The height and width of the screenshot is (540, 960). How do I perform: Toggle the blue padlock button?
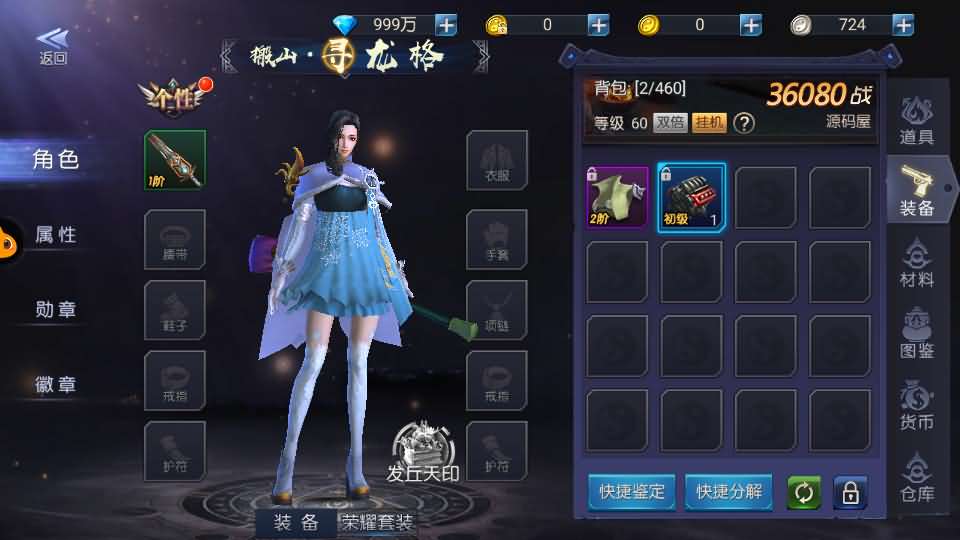[851, 493]
